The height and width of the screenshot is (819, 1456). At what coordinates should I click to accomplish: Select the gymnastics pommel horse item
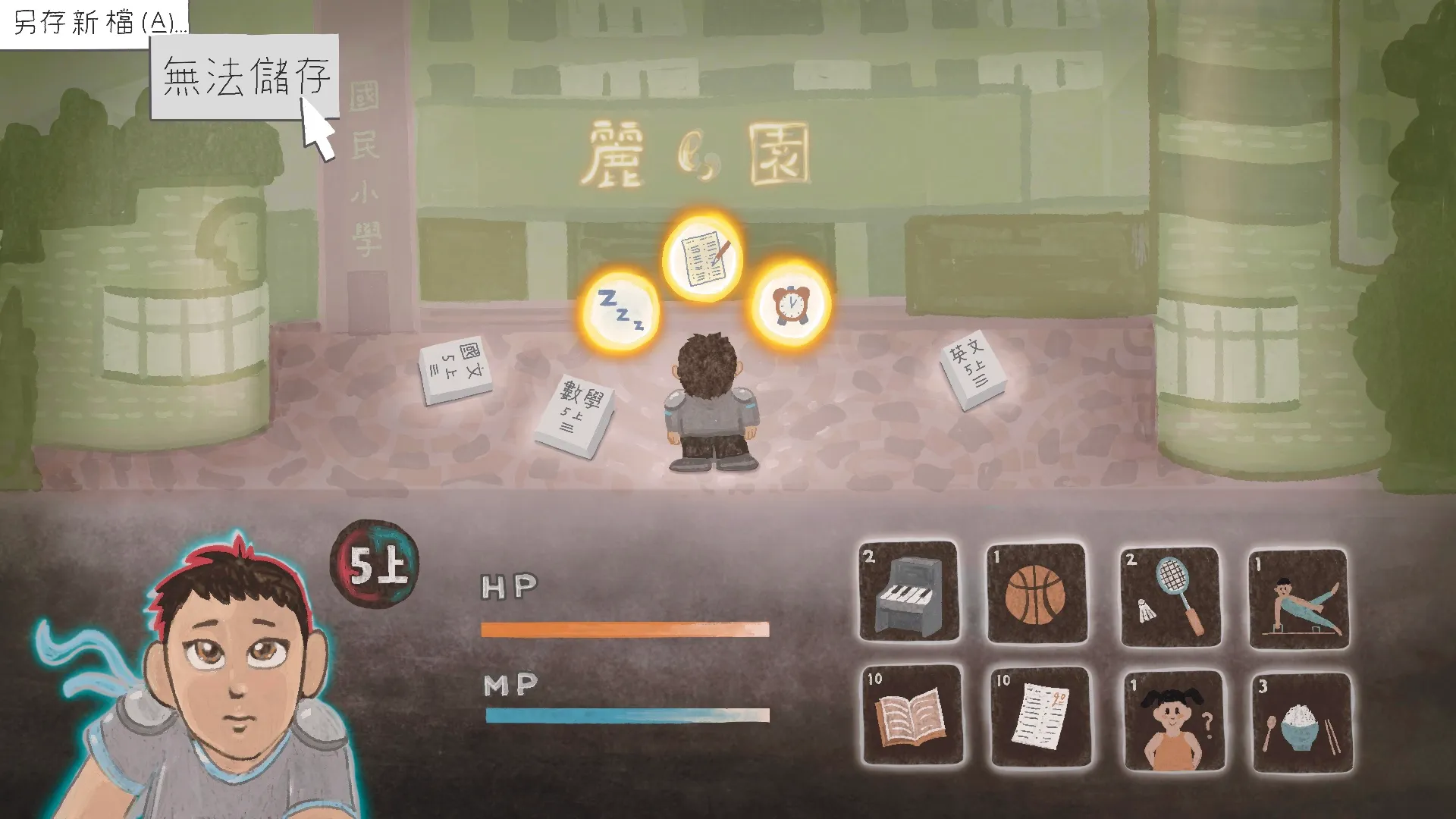click(1299, 597)
